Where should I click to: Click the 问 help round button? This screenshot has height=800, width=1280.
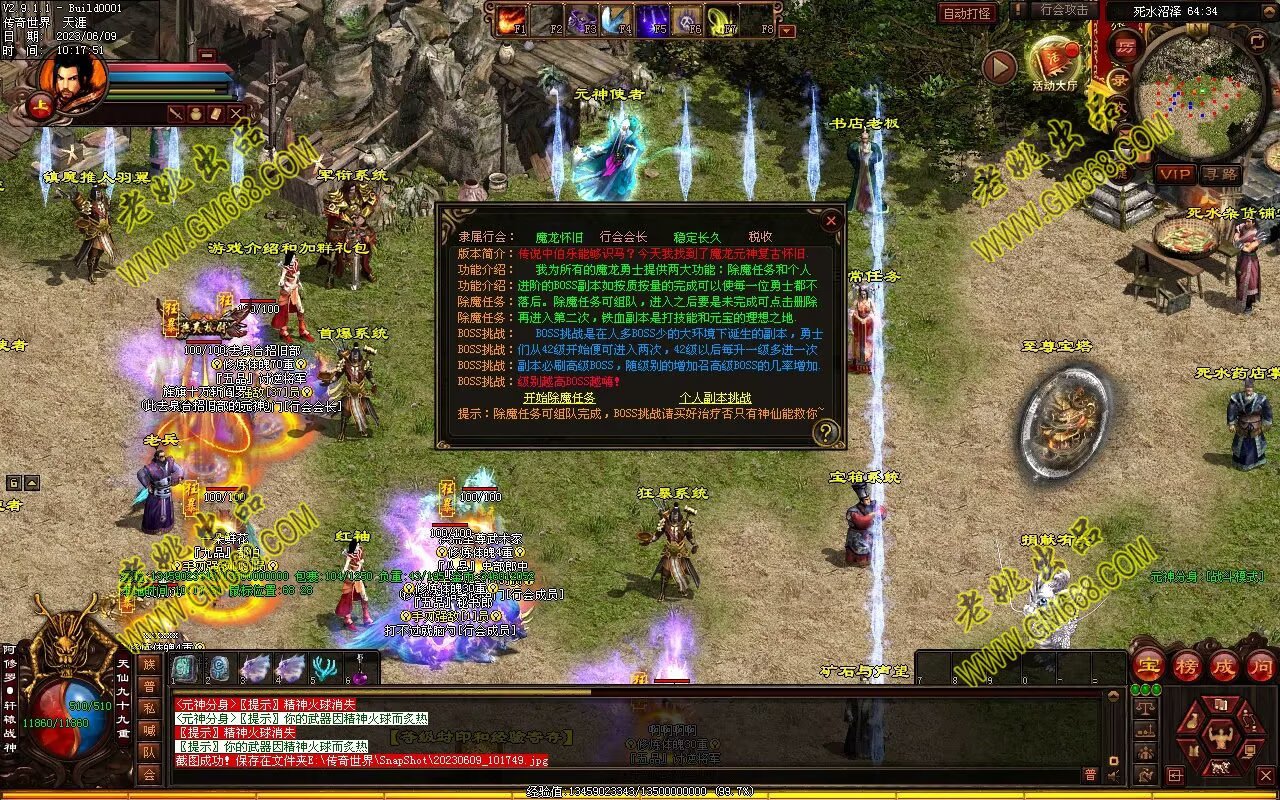[1262, 666]
